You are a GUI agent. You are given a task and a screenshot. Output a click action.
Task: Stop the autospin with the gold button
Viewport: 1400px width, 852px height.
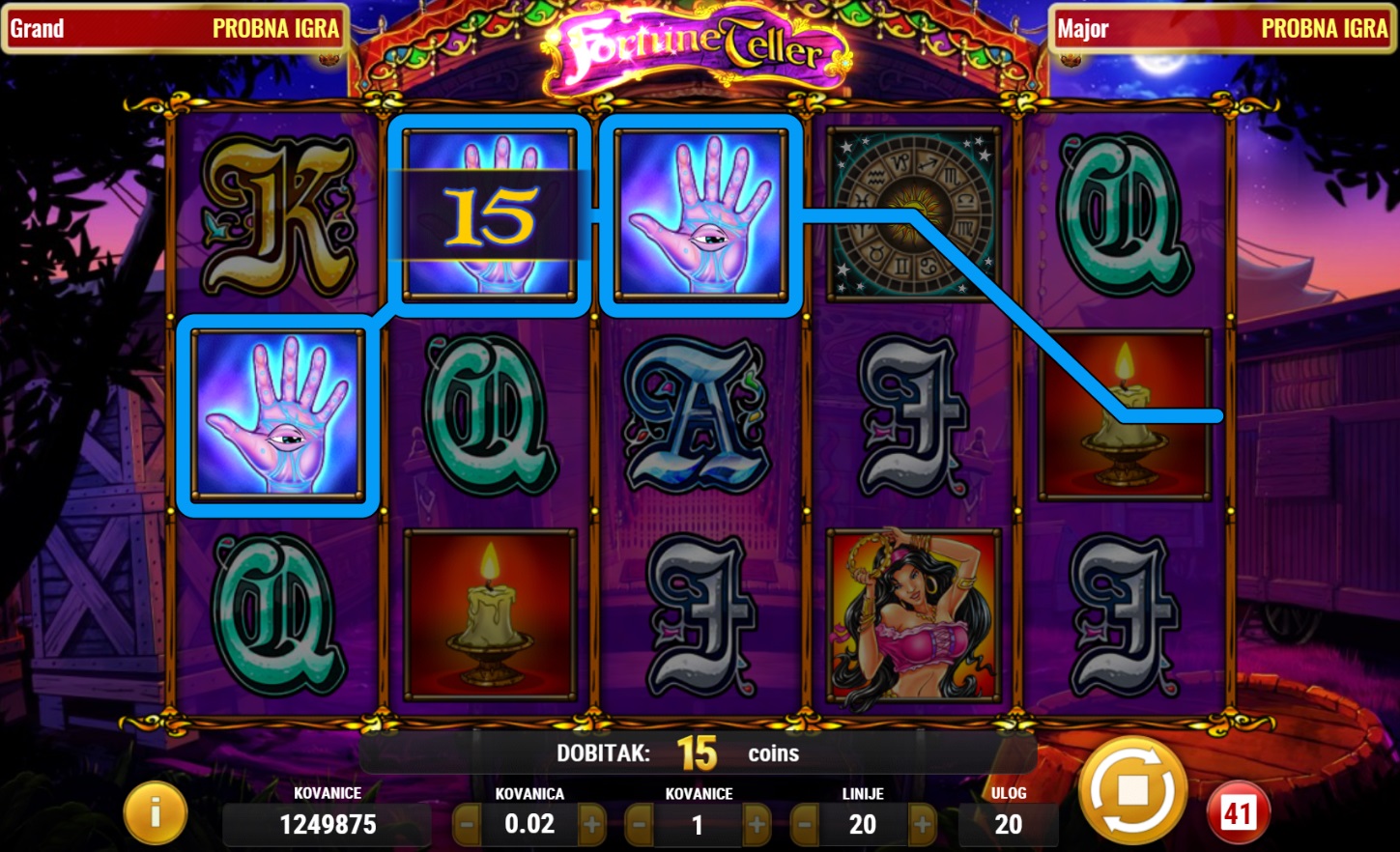1132,792
